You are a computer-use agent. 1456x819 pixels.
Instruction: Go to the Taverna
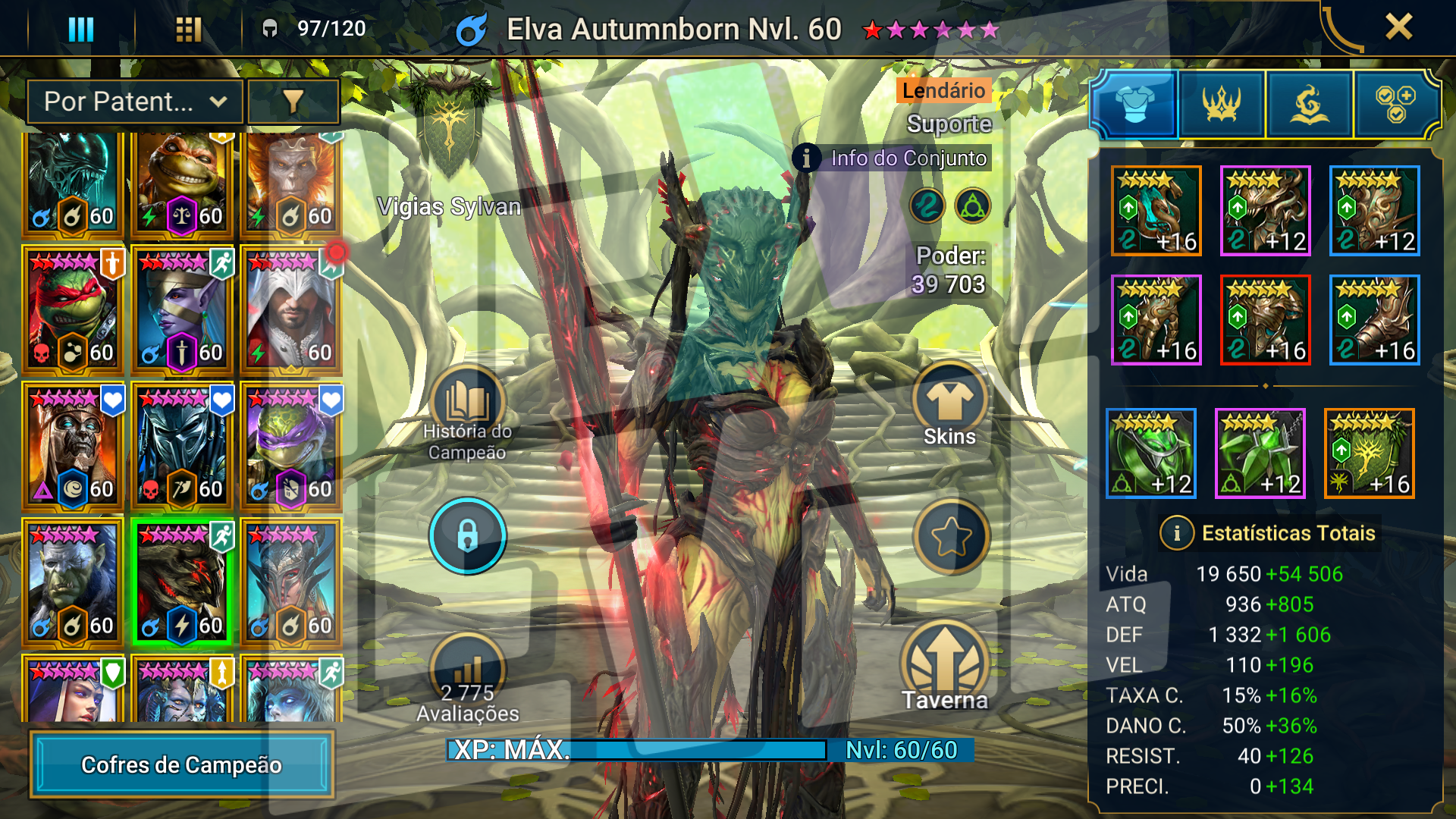click(945, 667)
